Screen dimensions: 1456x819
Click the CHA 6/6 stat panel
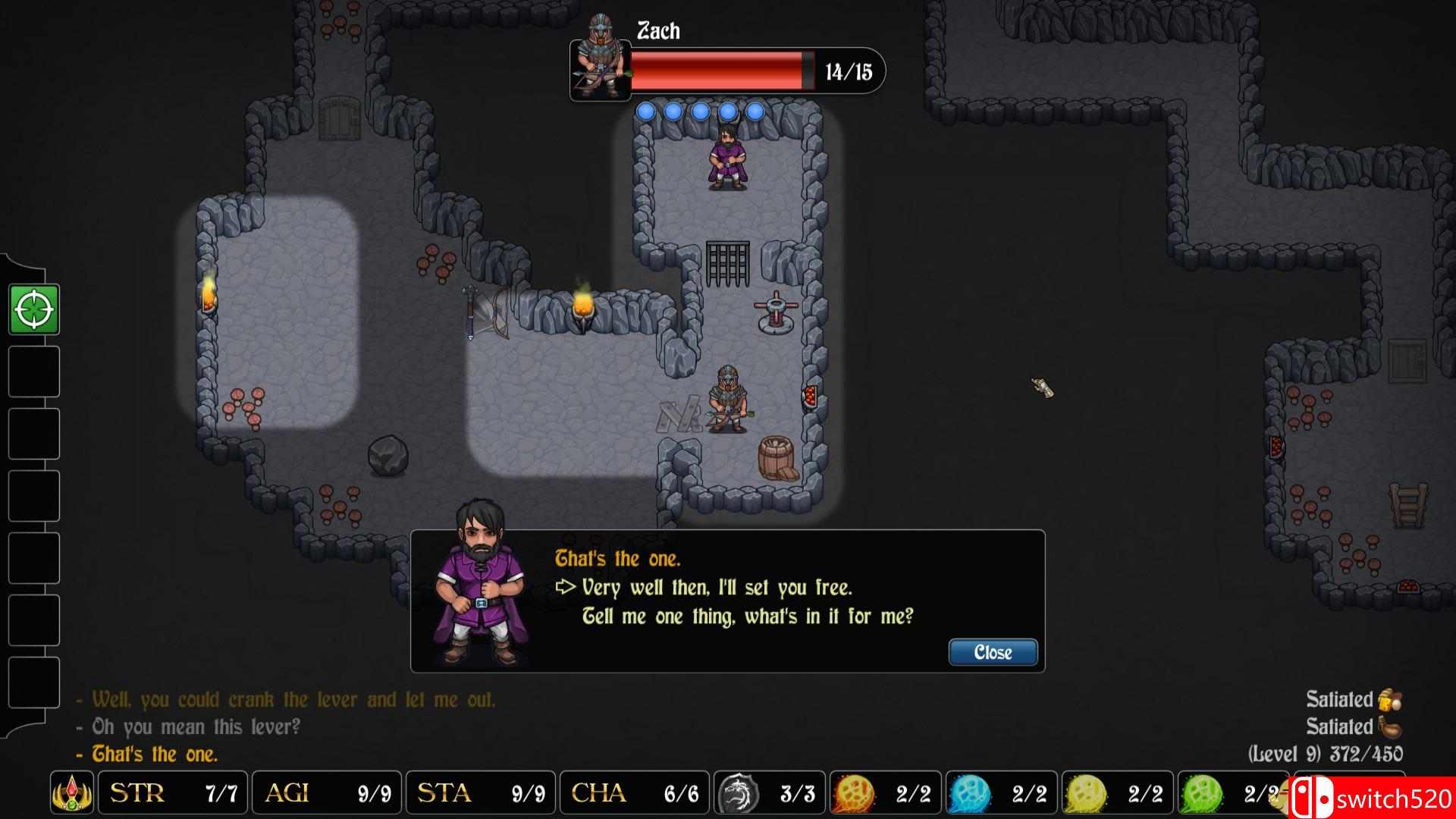click(x=634, y=793)
